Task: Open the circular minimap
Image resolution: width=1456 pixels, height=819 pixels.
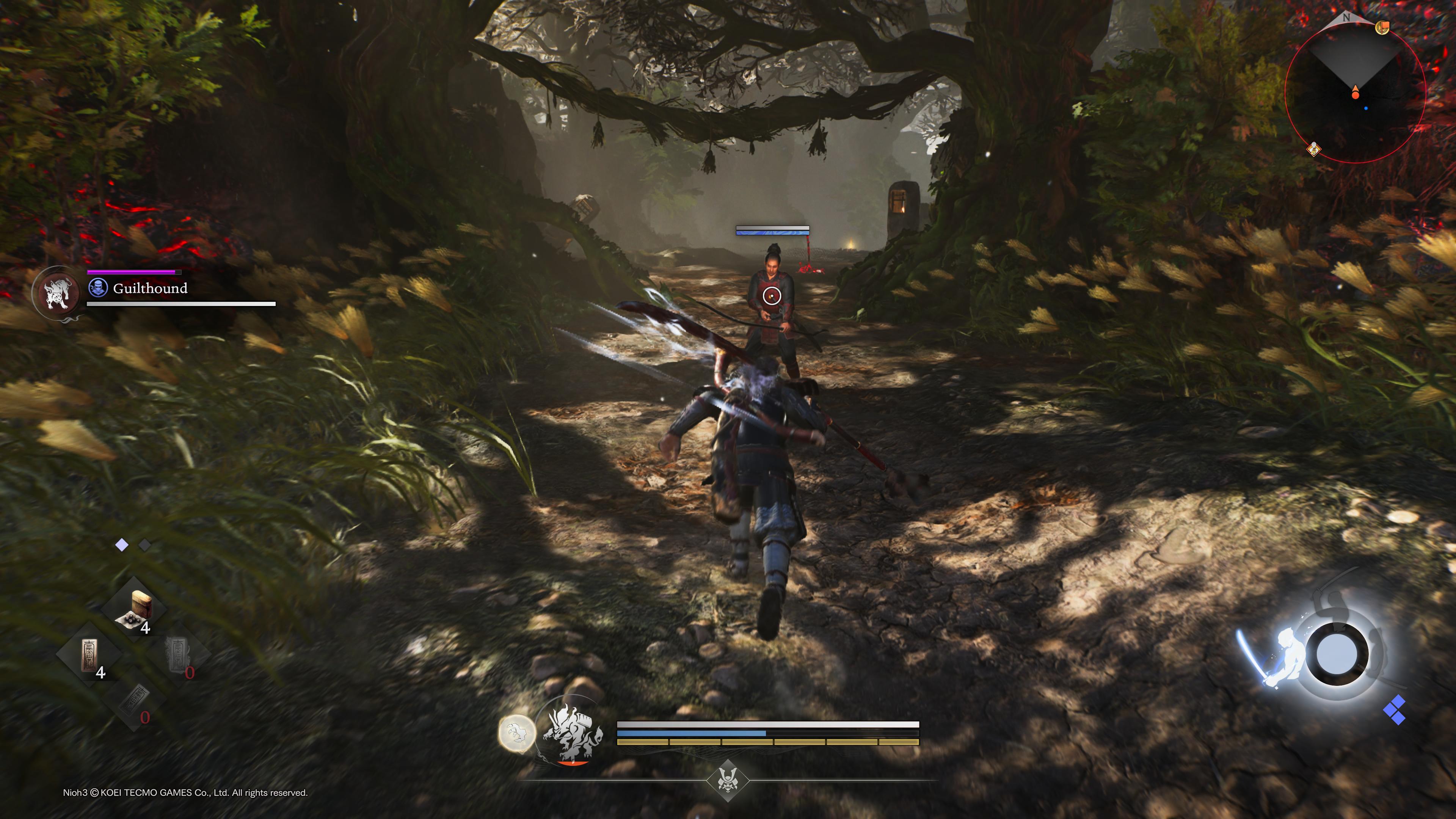Action: click(x=1355, y=91)
